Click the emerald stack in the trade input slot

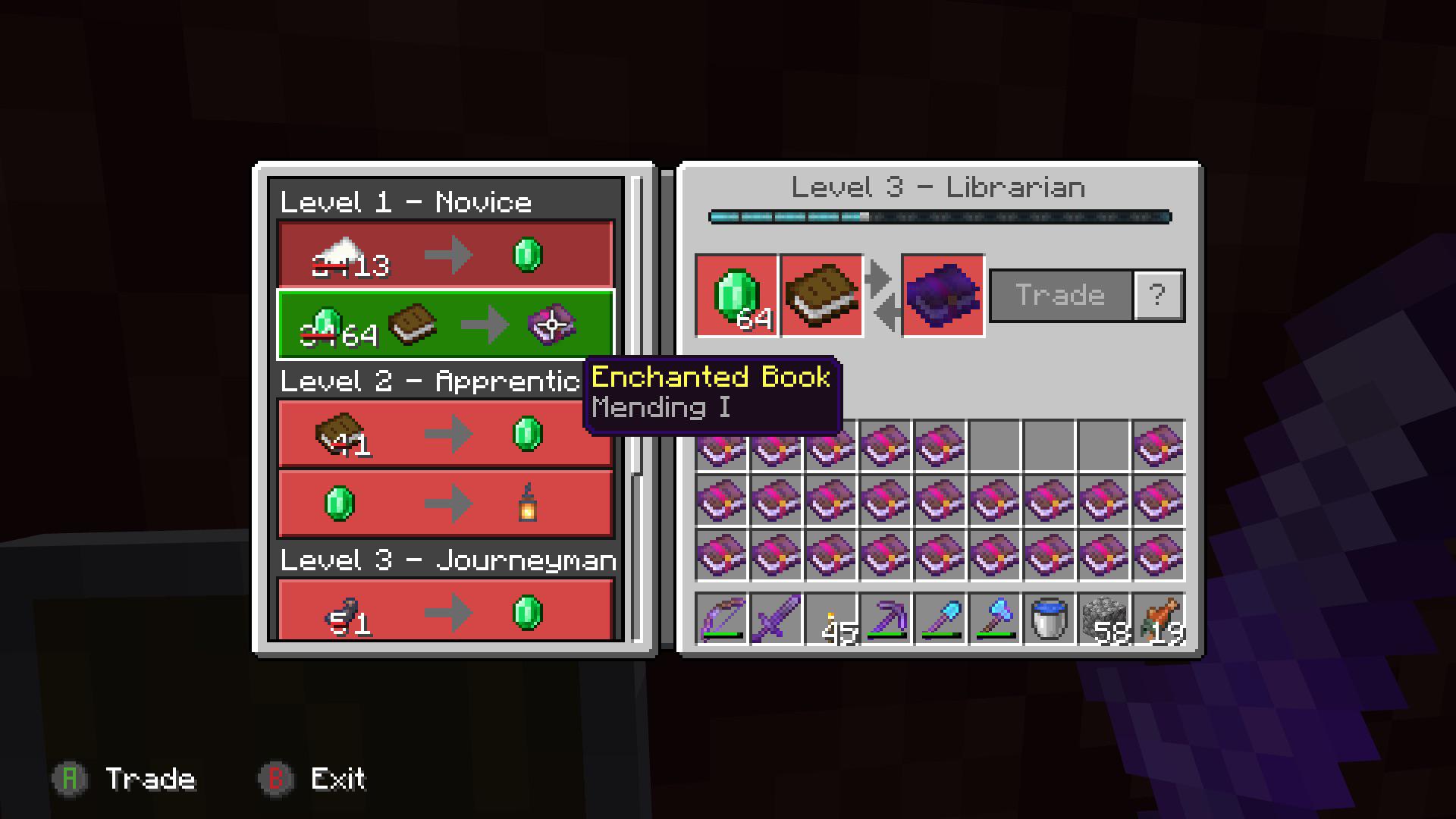(736, 296)
